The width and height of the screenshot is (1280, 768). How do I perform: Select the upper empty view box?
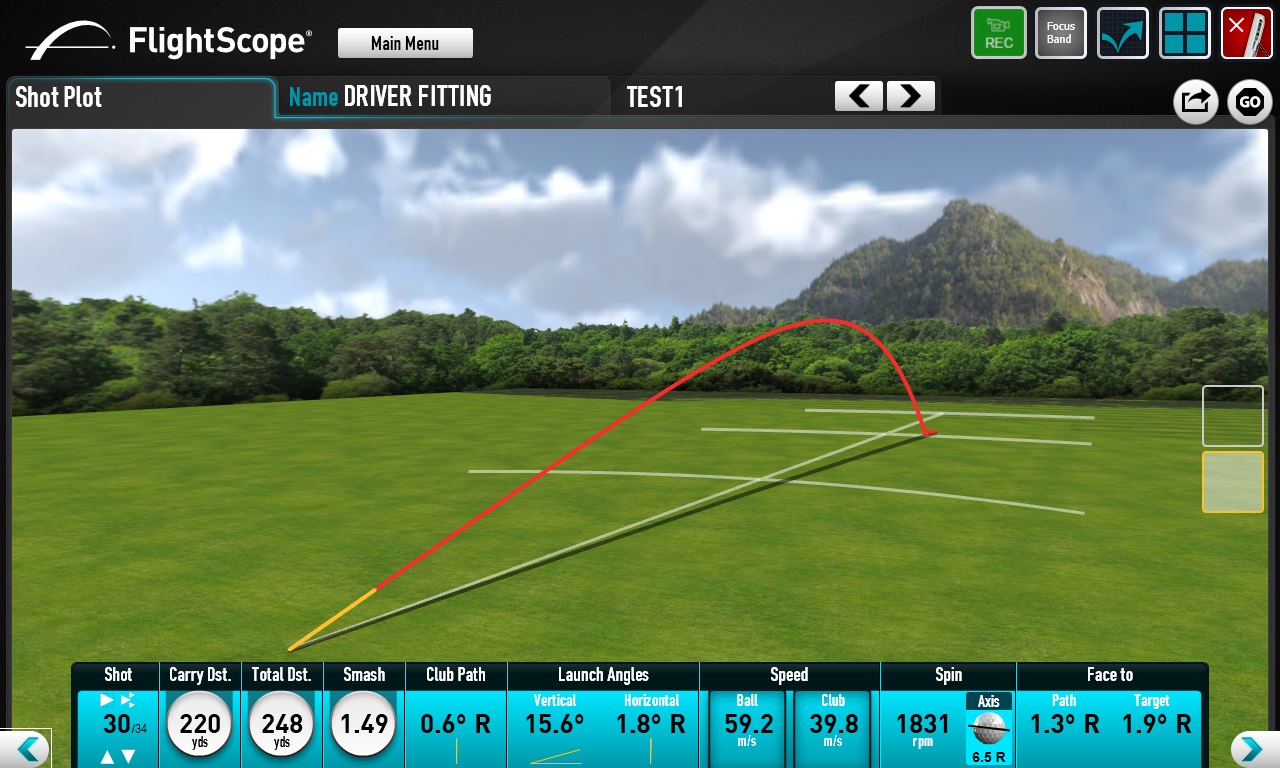pyautogui.click(x=1232, y=416)
